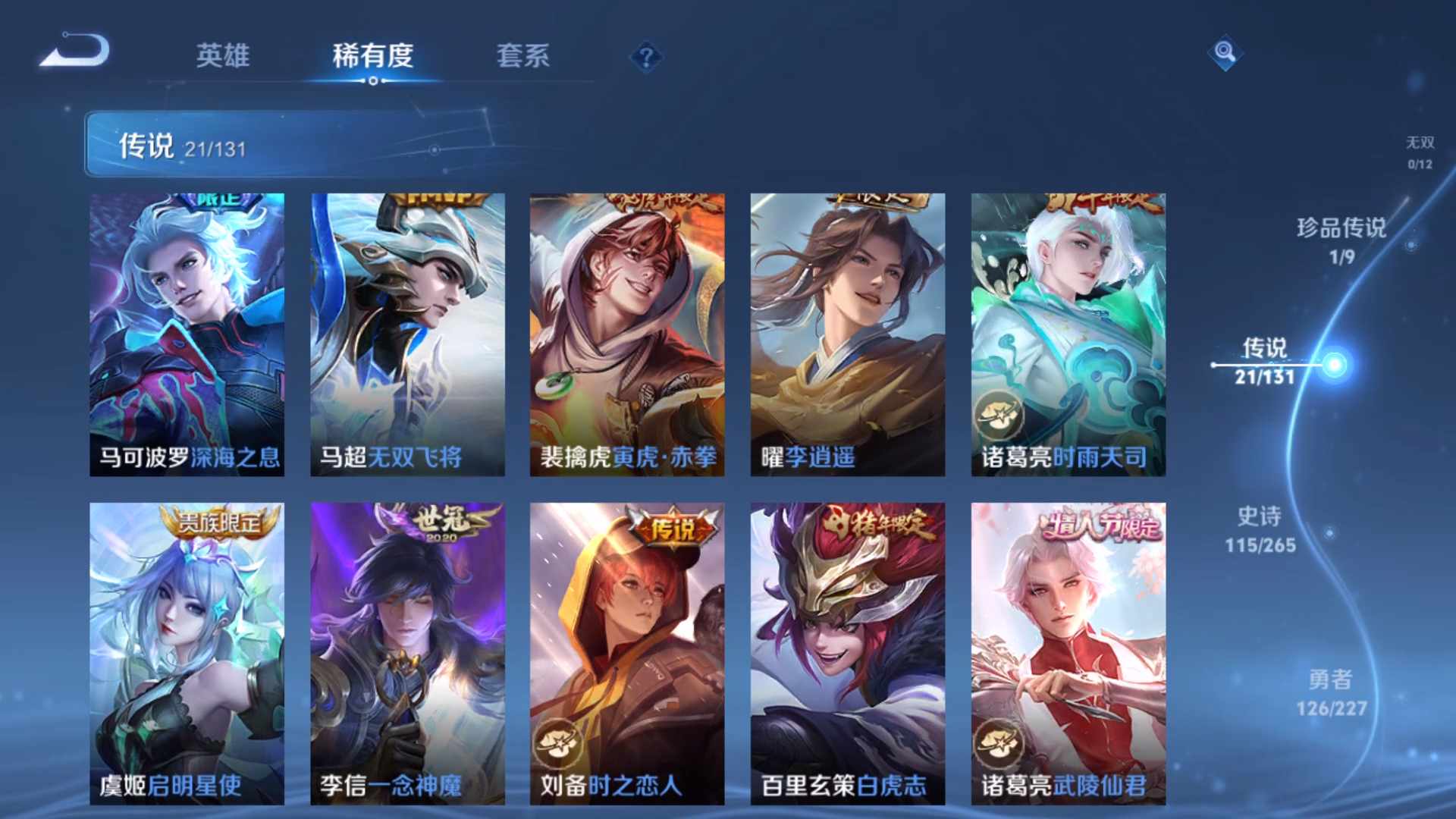Click the fragment icon on 时雨天司 card
1456x819 pixels.
(1001, 413)
